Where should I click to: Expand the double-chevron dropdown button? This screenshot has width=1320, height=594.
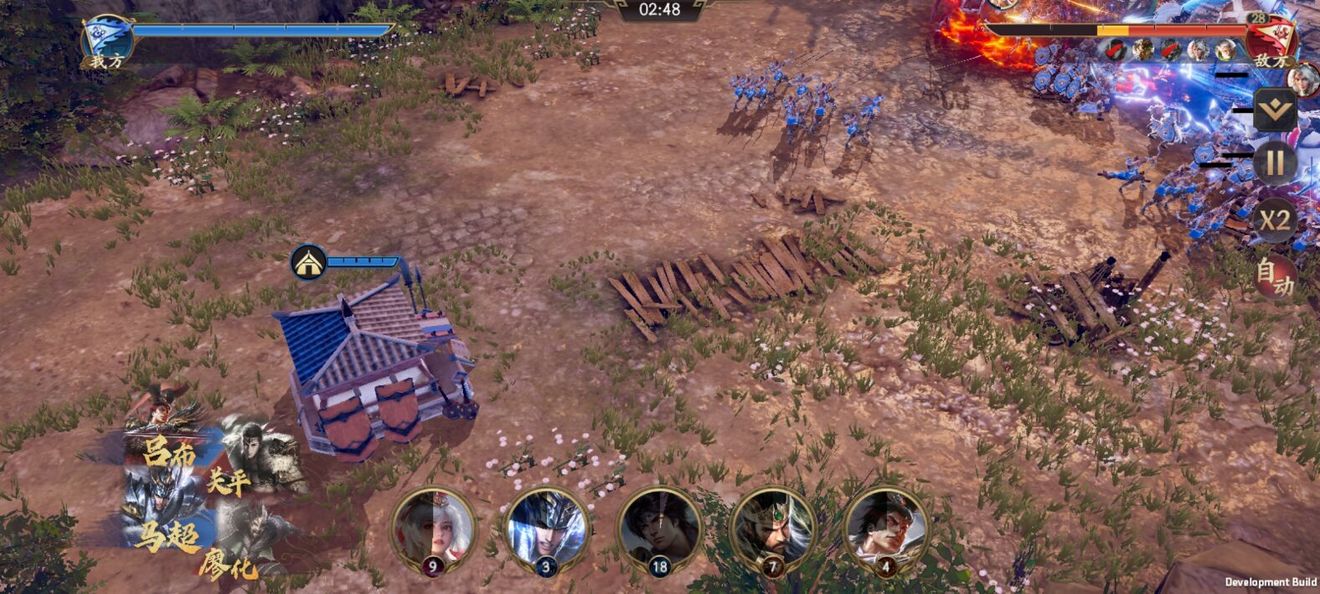tap(1275, 109)
